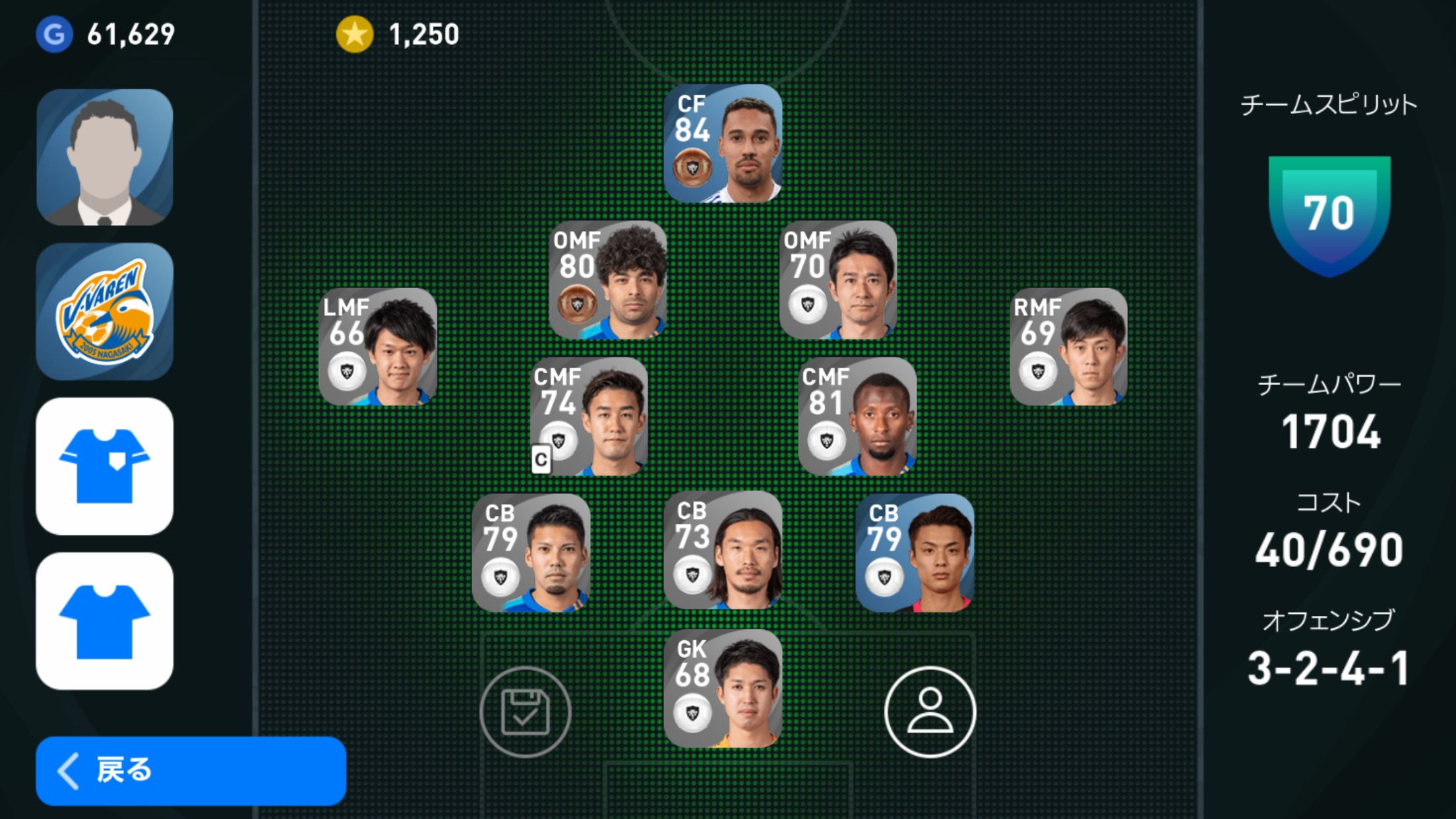The height and width of the screenshot is (819, 1456).
Task: Choose the captain CMF 74 card
Action: pyautogui.click(x=590, y=417)
